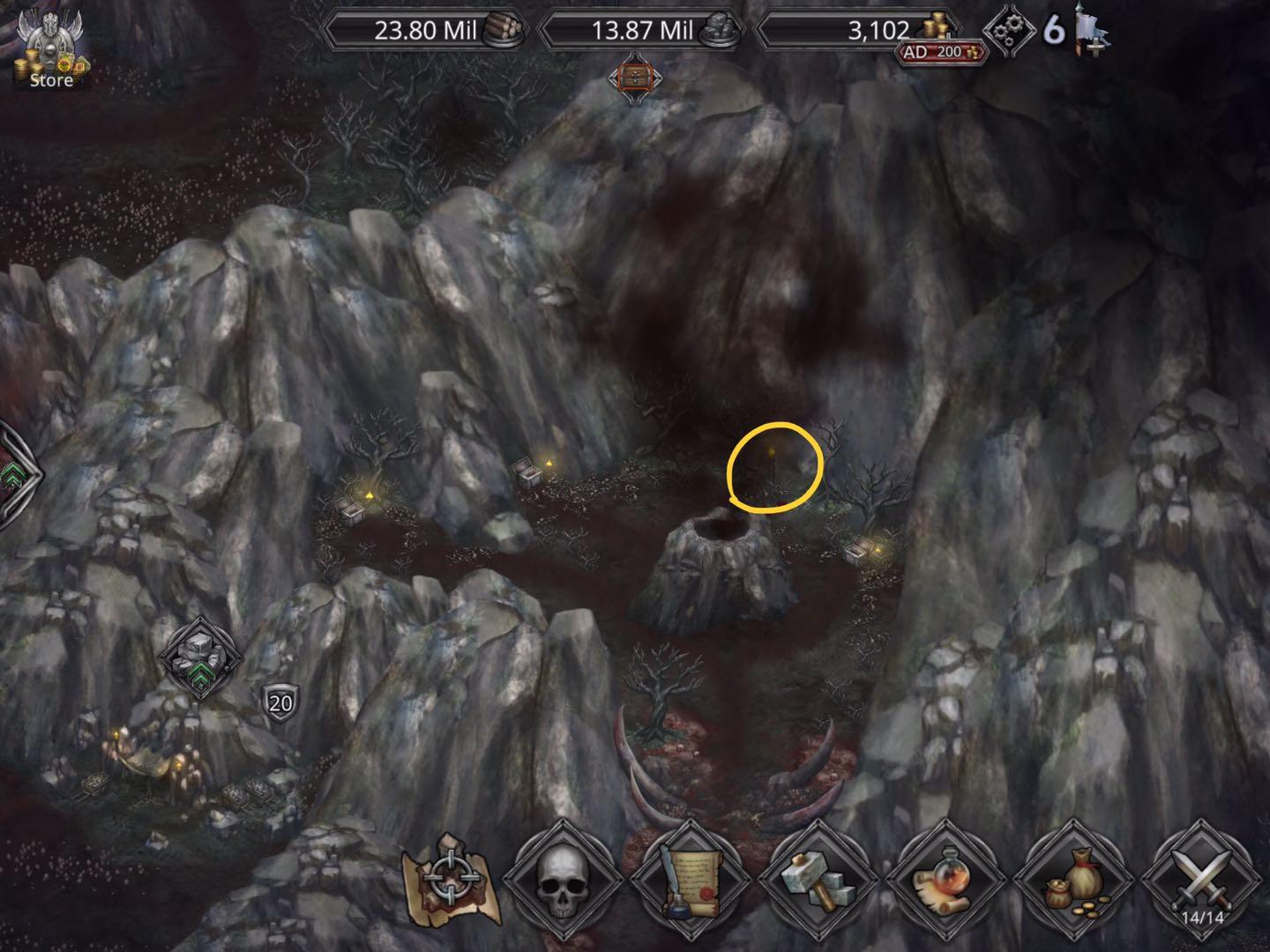Open the Store

[x=49, y=53]
